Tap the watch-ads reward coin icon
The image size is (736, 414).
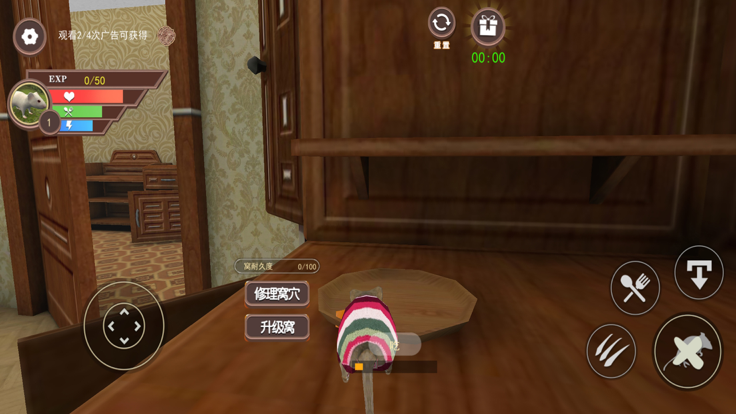[x=166, y=36]
